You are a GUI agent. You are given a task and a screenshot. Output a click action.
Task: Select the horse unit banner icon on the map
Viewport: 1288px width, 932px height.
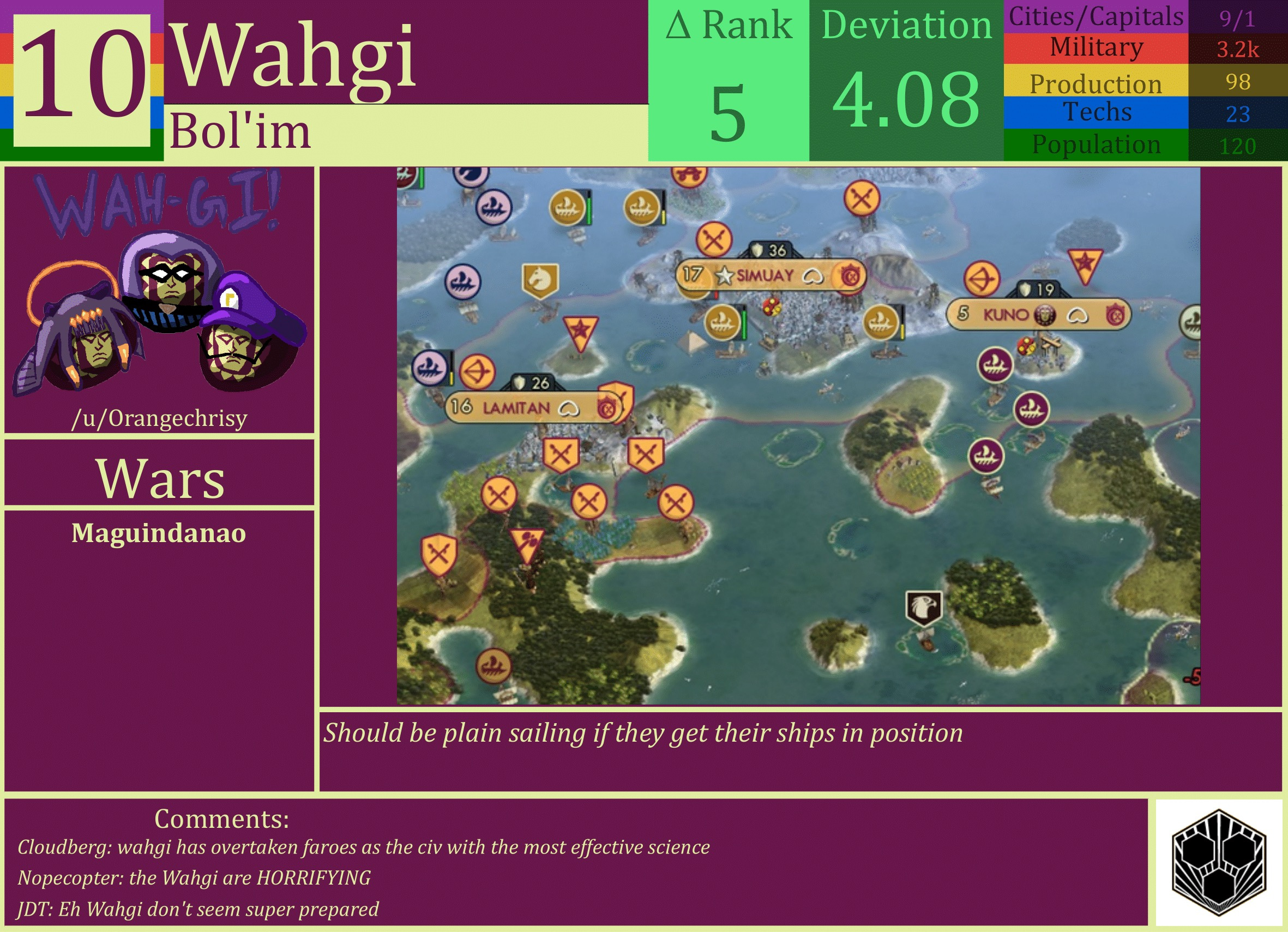coord(540,279)
